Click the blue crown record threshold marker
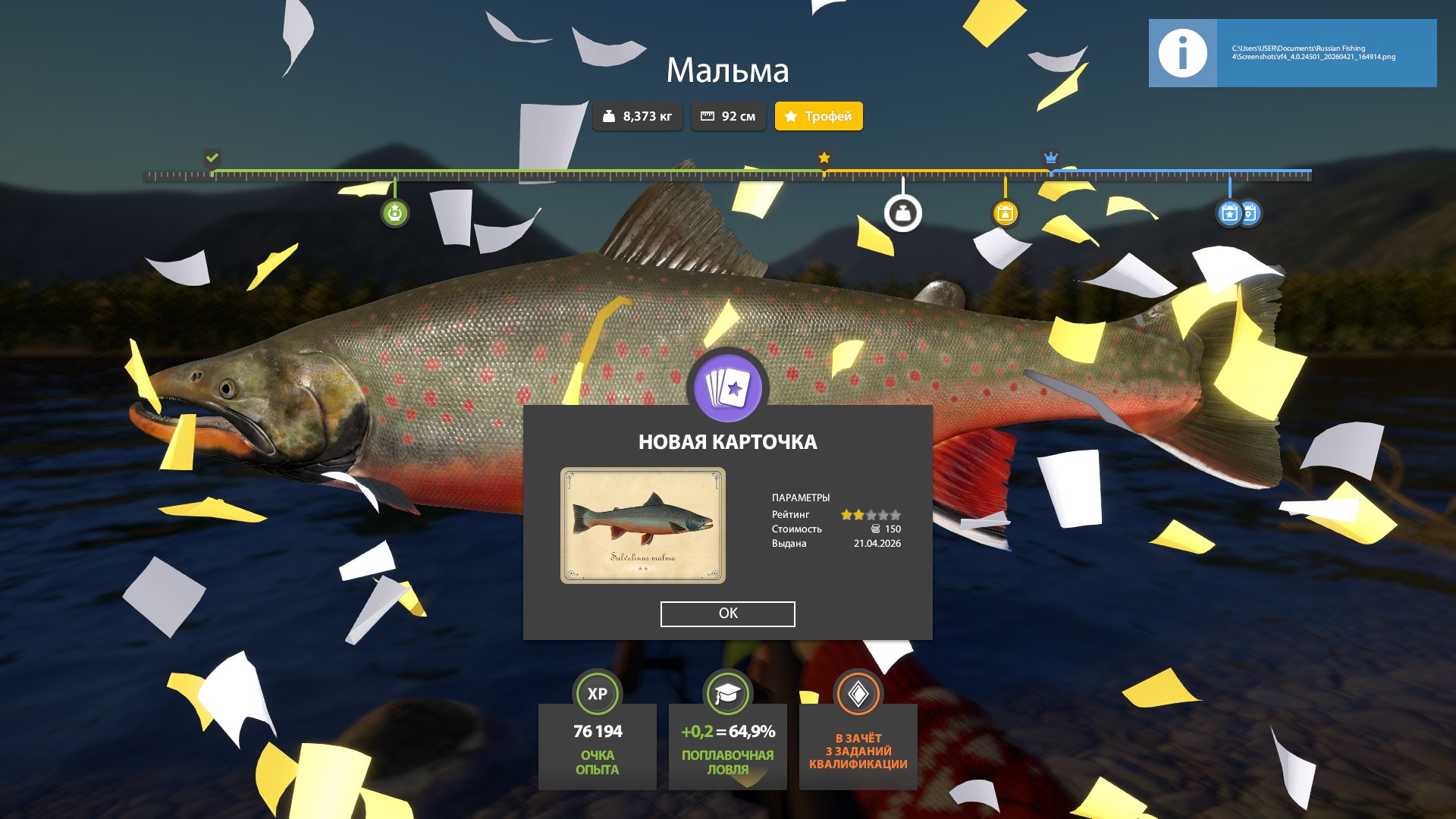 coord(1050,158)
